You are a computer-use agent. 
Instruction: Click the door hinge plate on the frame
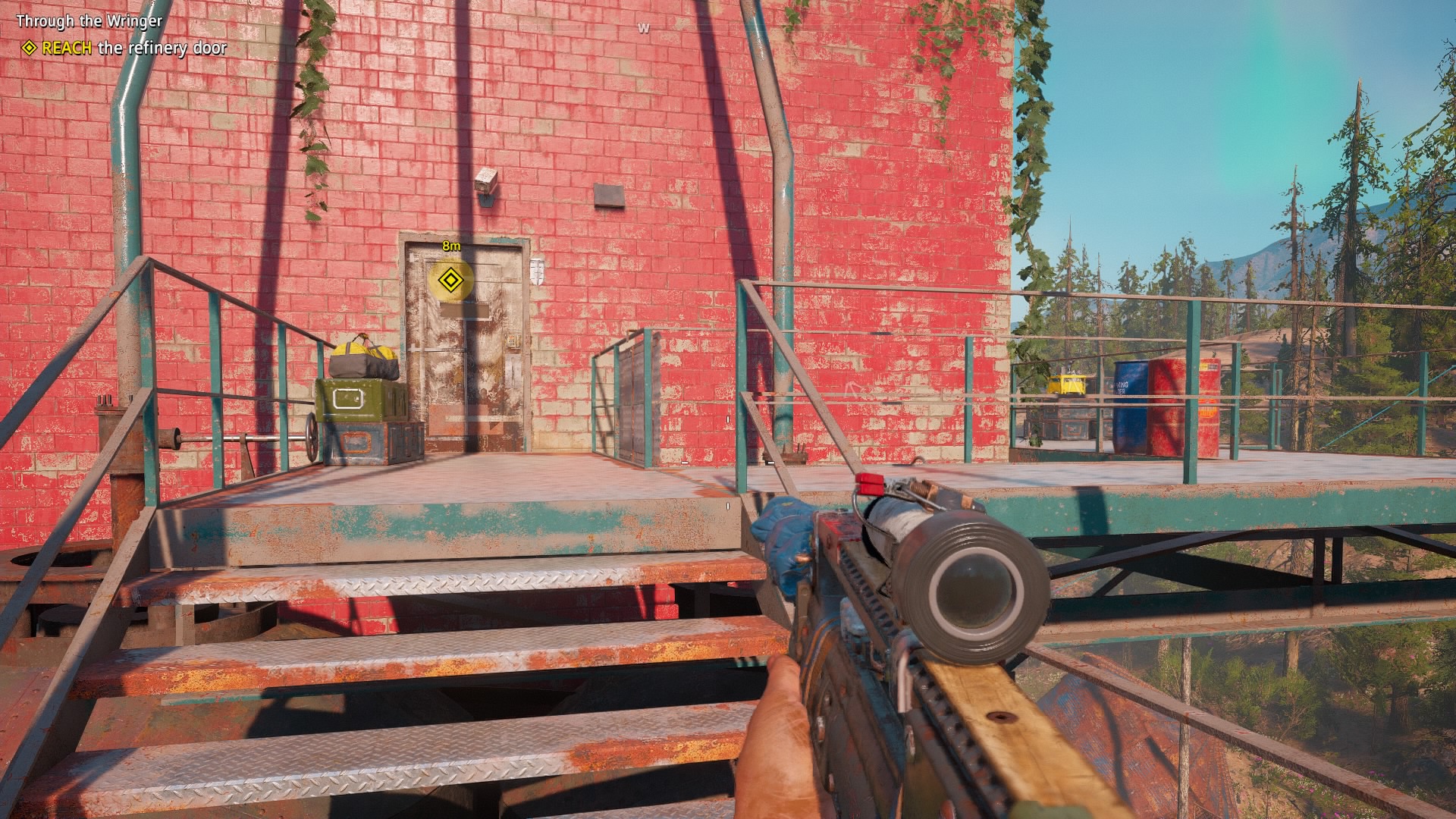pos(538,271)
